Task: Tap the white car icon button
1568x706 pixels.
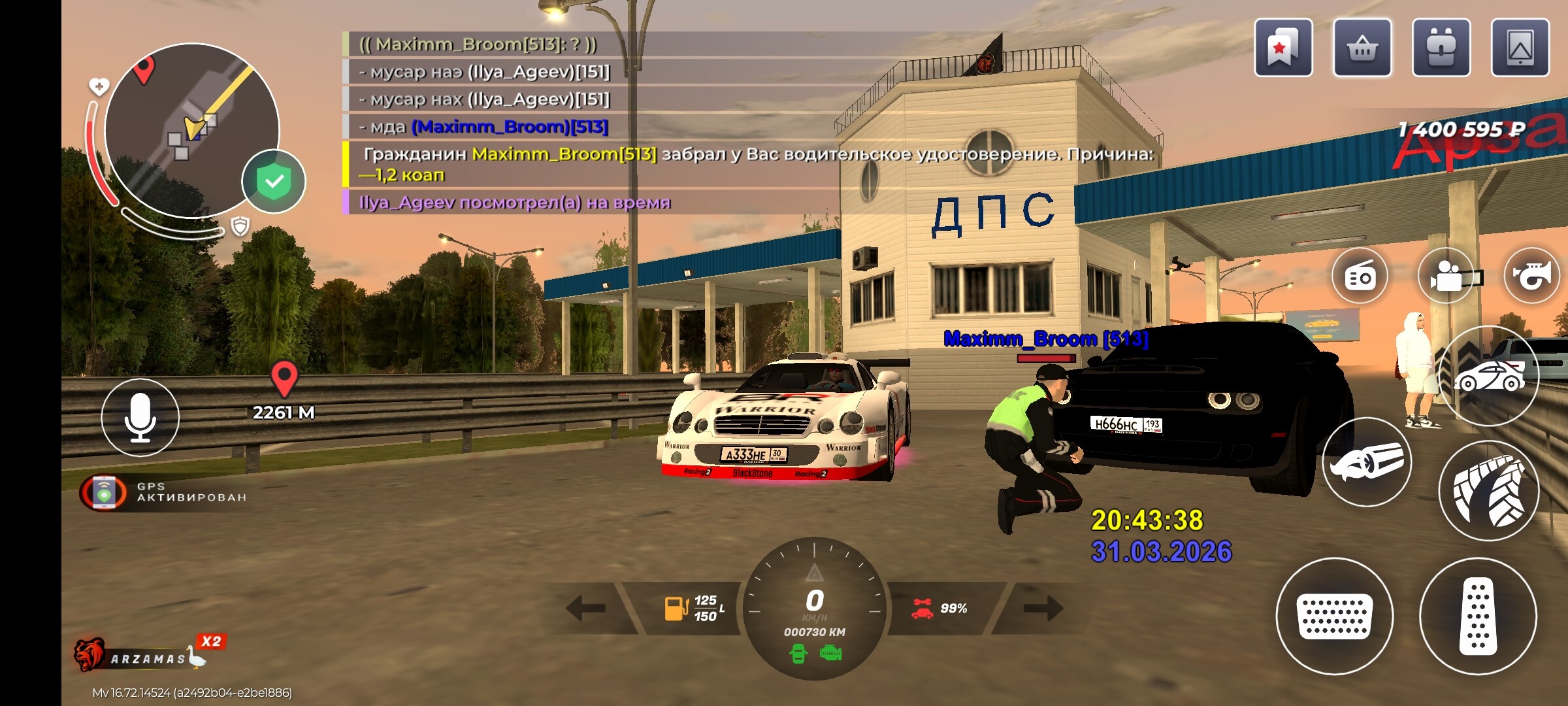Action: (x=1489, y=376)
